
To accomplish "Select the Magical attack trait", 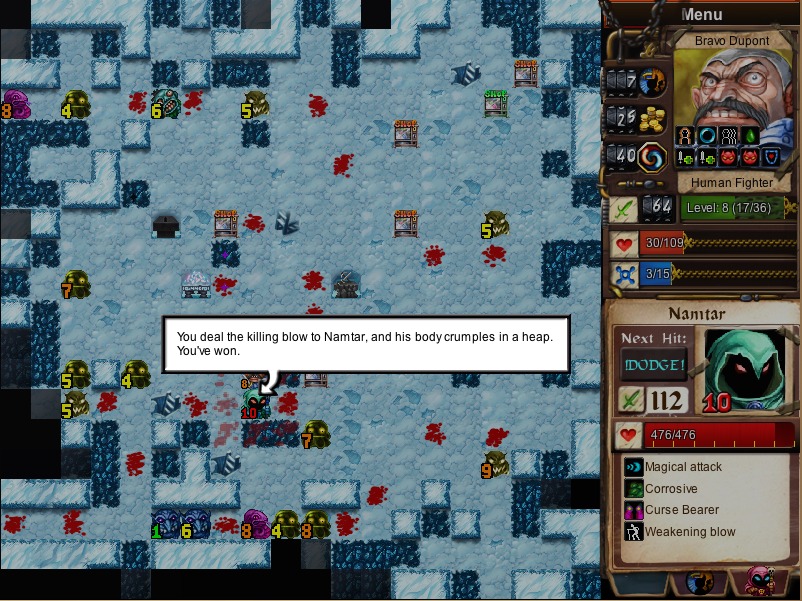I will 682,467.
